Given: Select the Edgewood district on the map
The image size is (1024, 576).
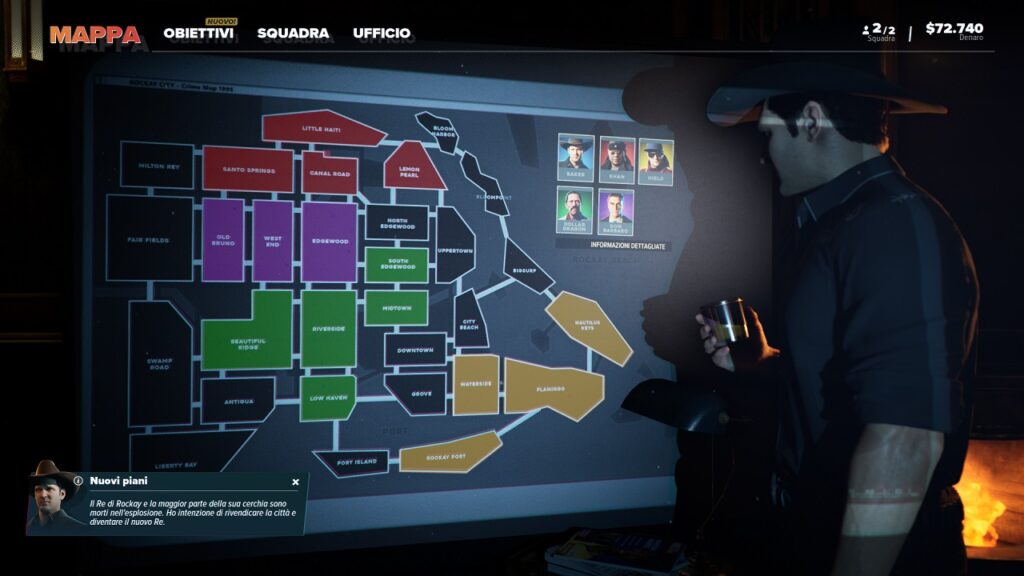Looking at the screenshot, I should (x=329, y=240).
